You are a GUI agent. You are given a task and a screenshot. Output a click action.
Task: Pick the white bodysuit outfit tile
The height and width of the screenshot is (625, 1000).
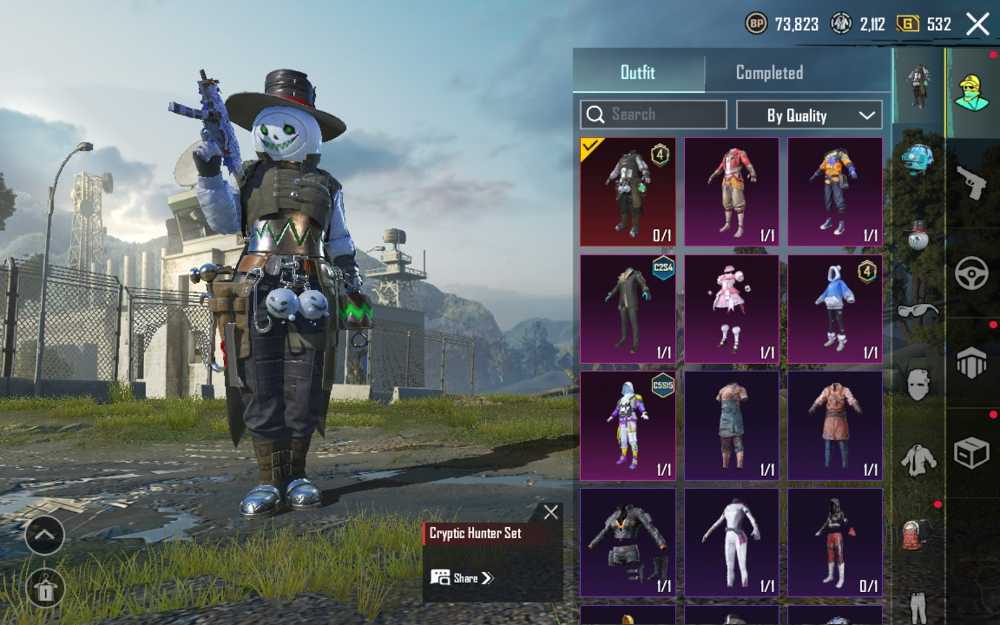point(731,542)
